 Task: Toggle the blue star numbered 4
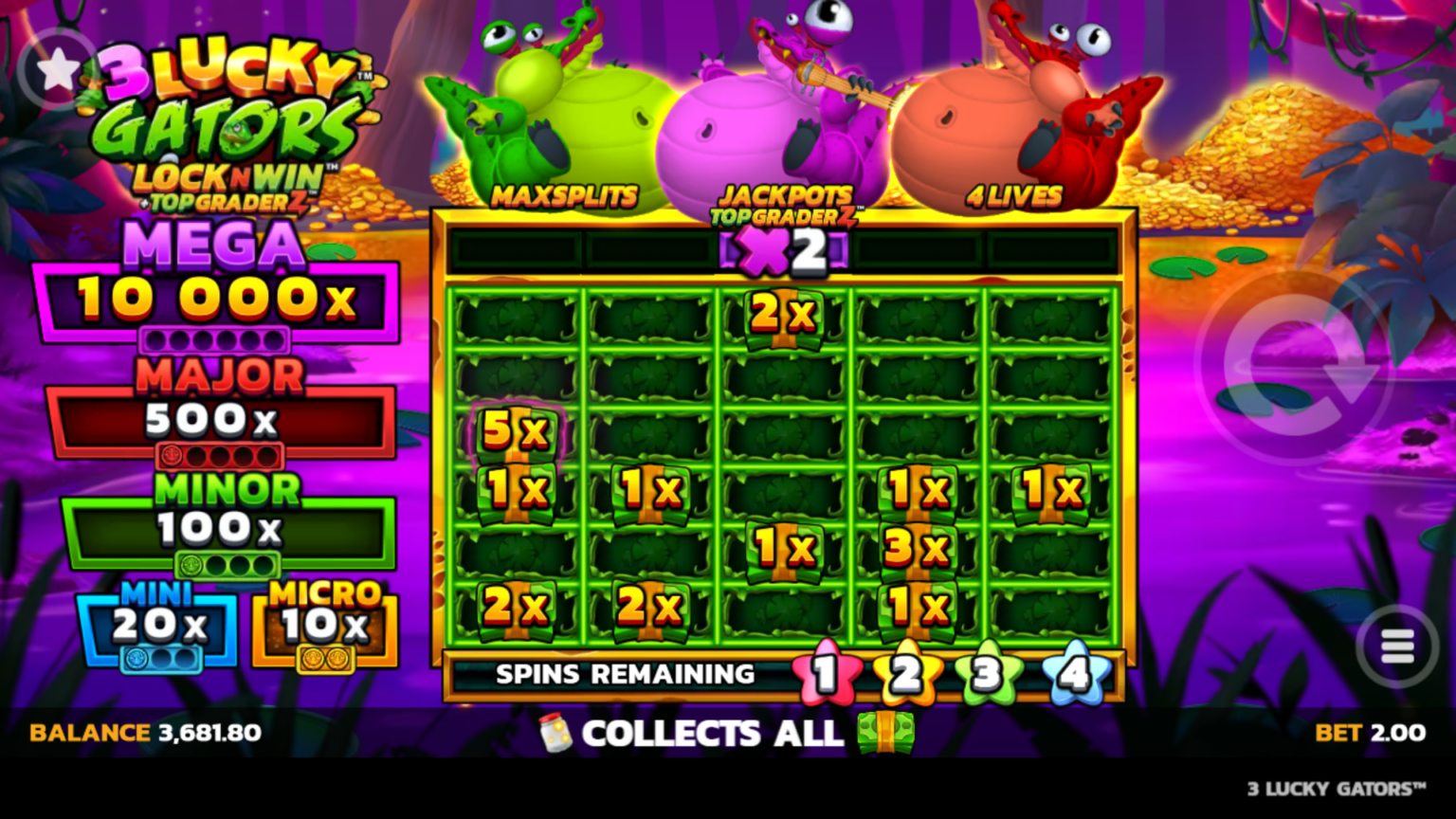pyautogui.click(x=1072, y=675)
